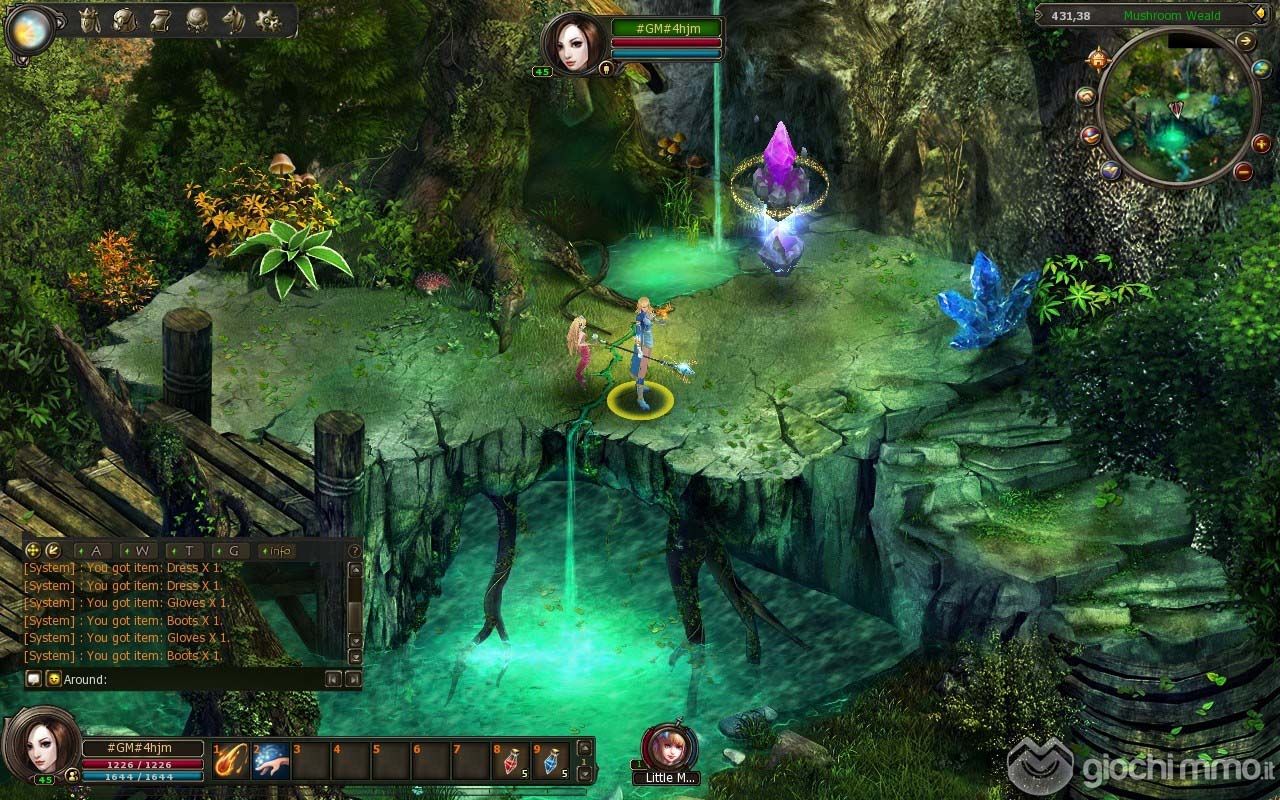Zoom in the minimap with plus button
Screen dimensions: 1280x800
1261,144
